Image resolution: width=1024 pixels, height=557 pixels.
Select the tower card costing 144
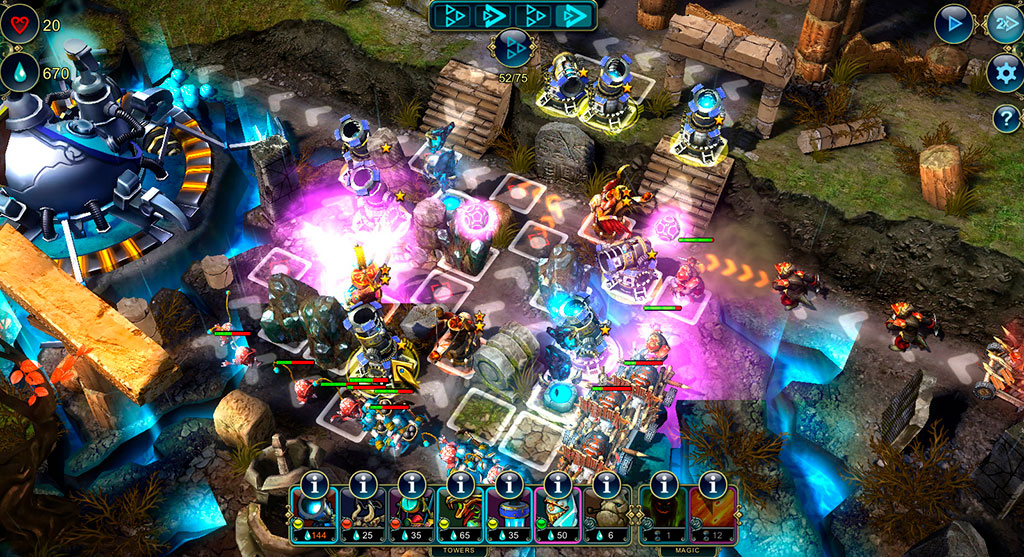315,514
